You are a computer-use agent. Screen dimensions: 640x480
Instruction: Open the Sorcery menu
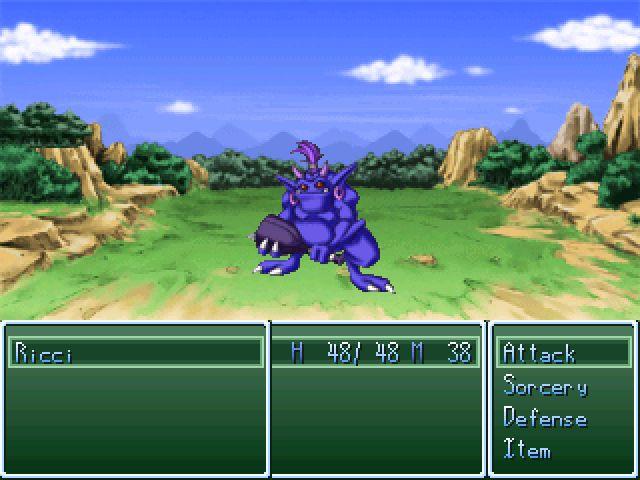[545, 386]
